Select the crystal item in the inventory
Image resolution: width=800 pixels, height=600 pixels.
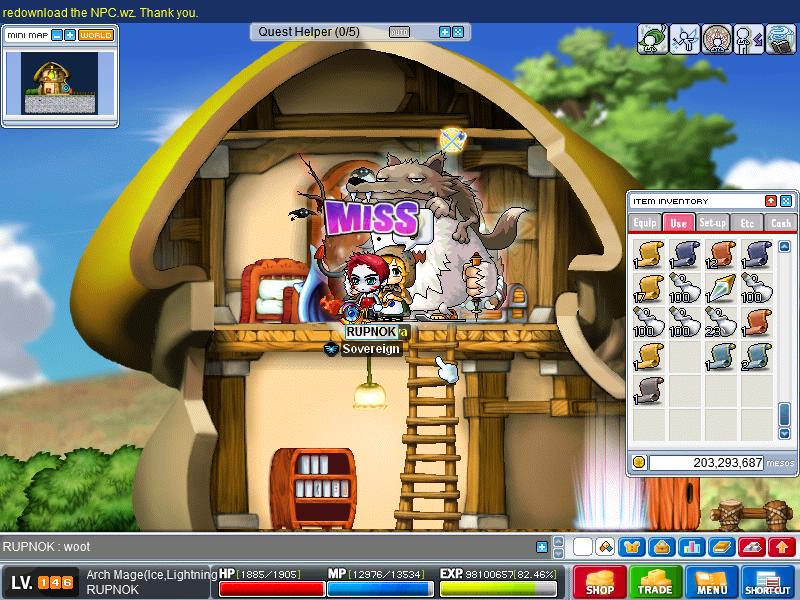pyautogui.click(x=719, y=287)
